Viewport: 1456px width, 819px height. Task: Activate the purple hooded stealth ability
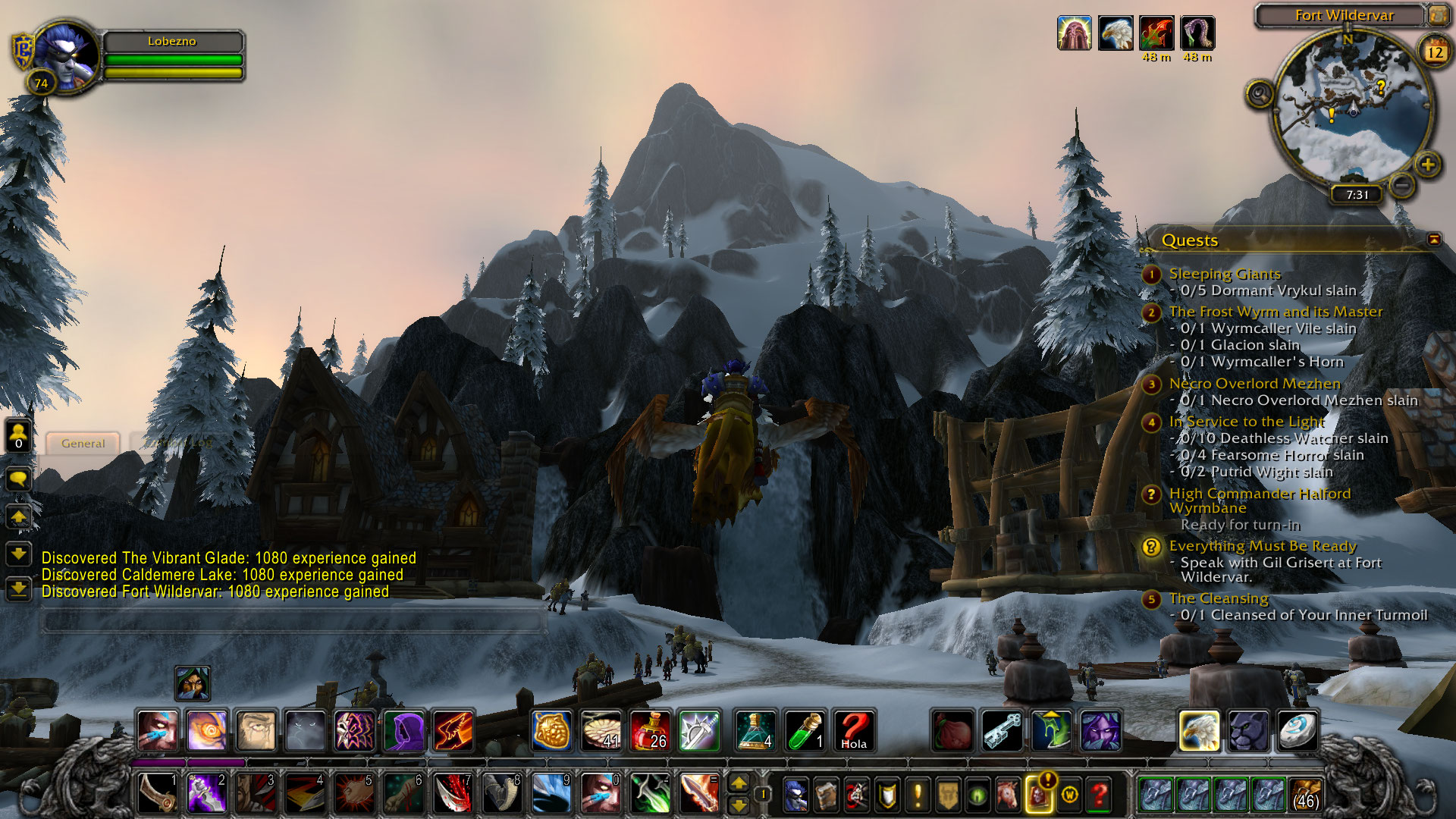pyautogui.click(x=404, y=731)
